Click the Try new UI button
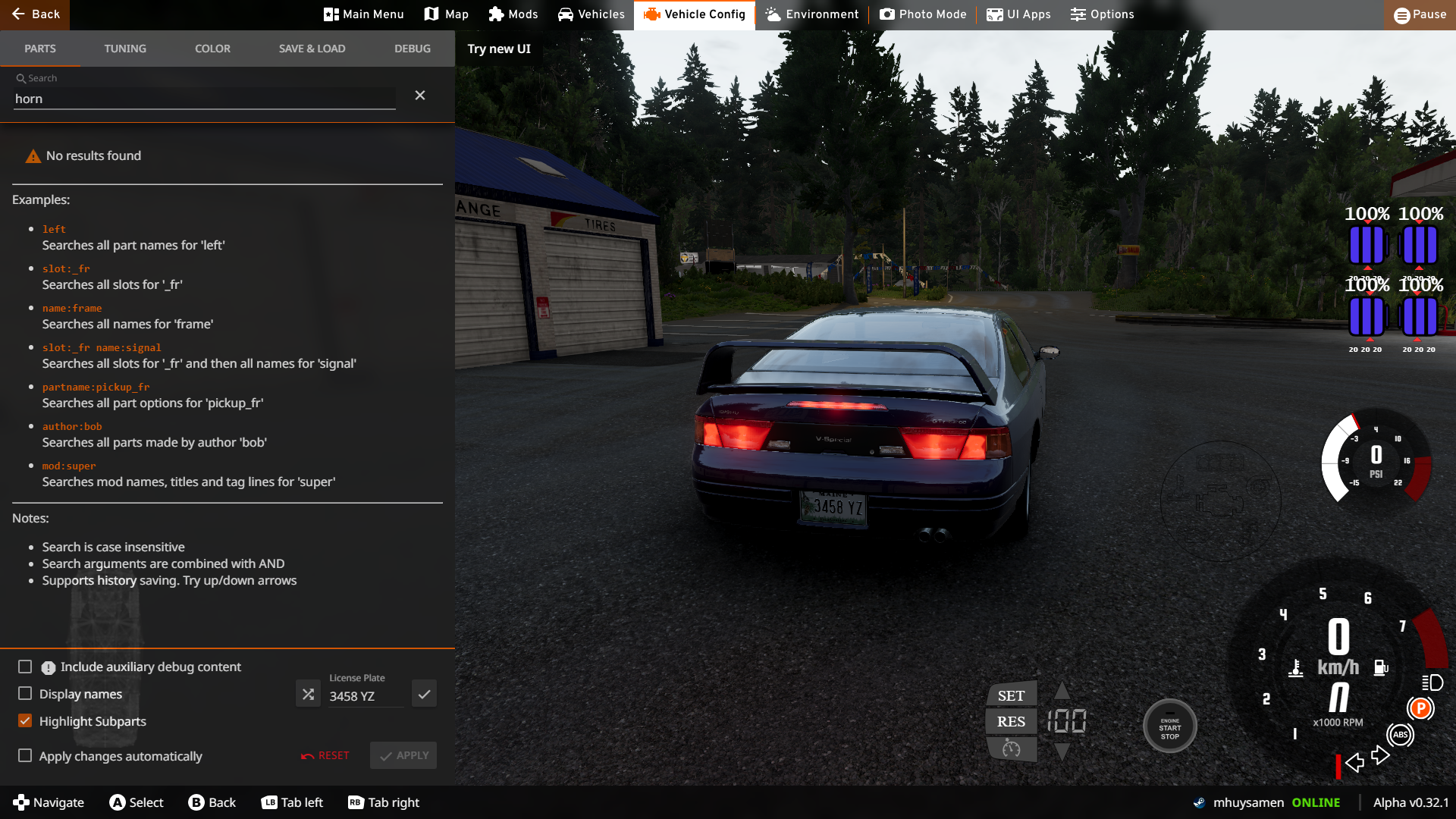 (499, 49)
